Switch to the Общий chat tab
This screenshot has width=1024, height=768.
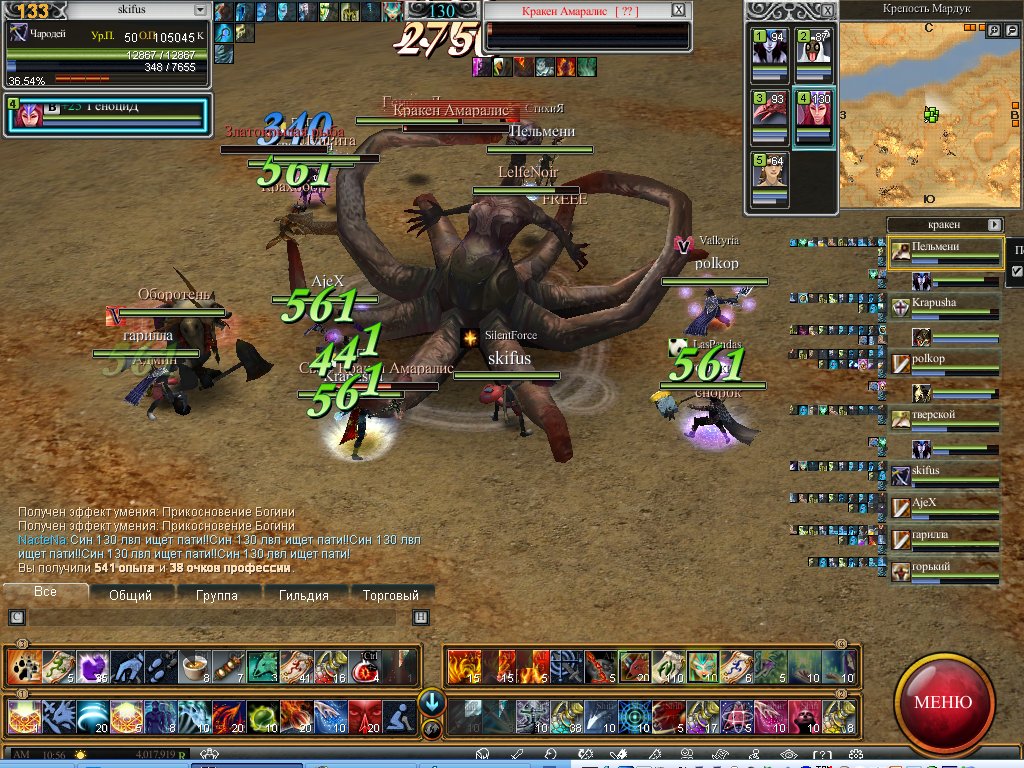pyautogui.click(x=130, y=595)
